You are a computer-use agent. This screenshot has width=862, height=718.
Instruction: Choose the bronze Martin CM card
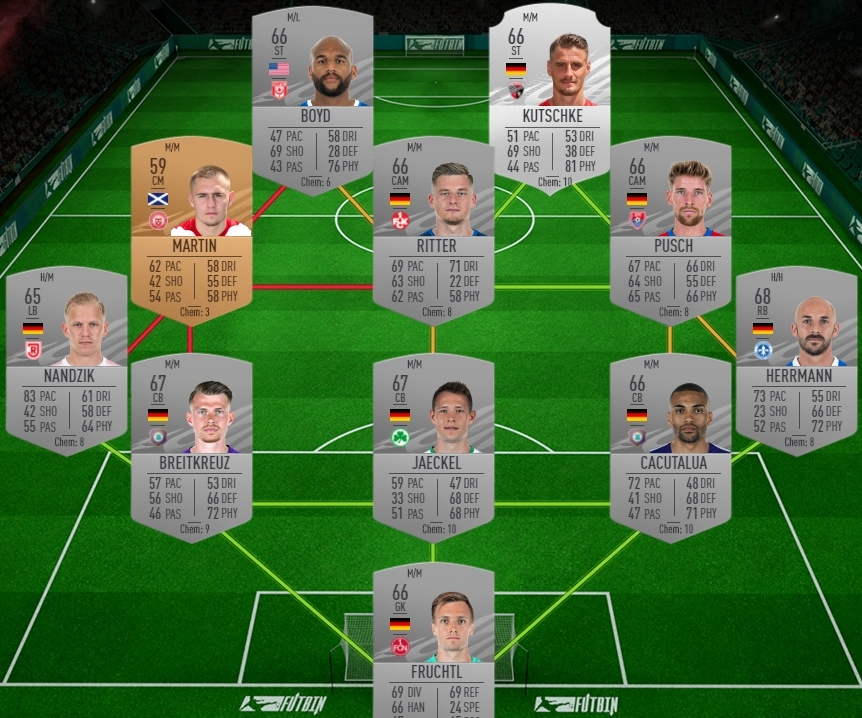coord(190,230)
